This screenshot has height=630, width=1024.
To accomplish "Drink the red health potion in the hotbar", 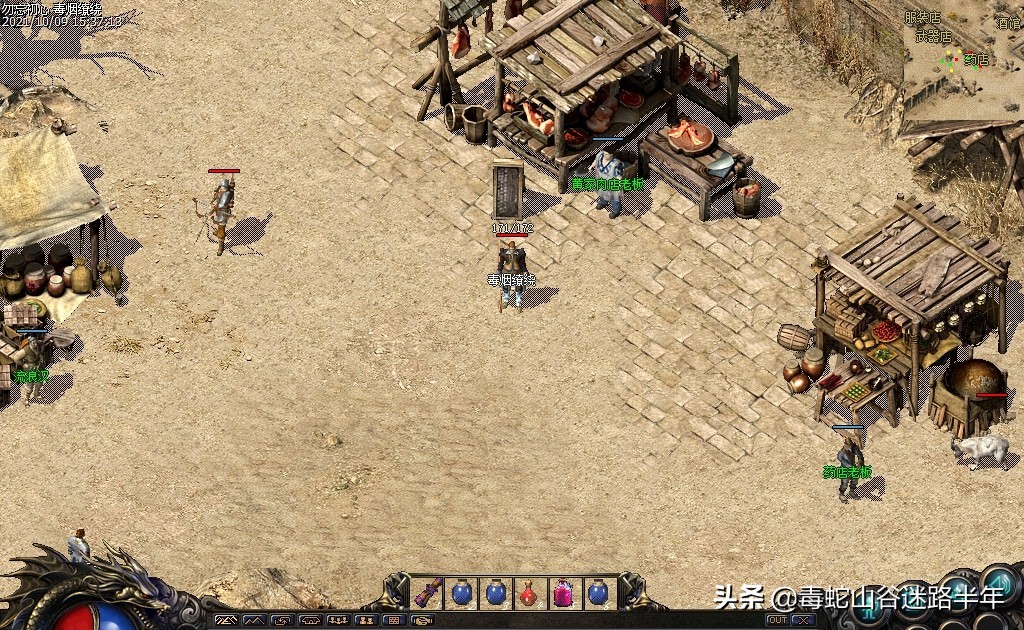I will coord(530,592).
